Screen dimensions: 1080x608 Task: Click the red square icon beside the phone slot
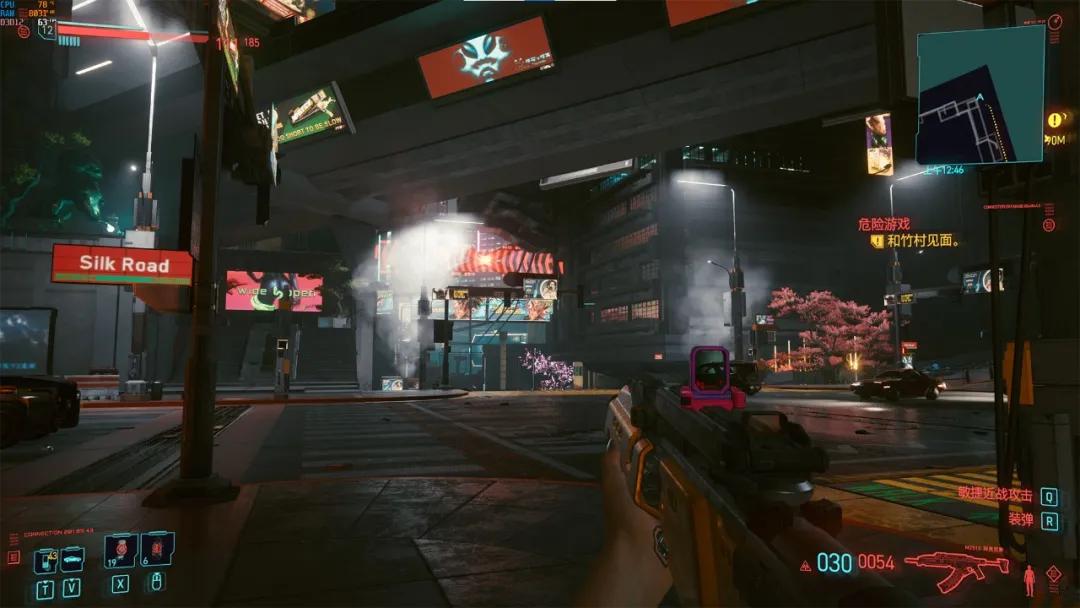coord(13,558)
